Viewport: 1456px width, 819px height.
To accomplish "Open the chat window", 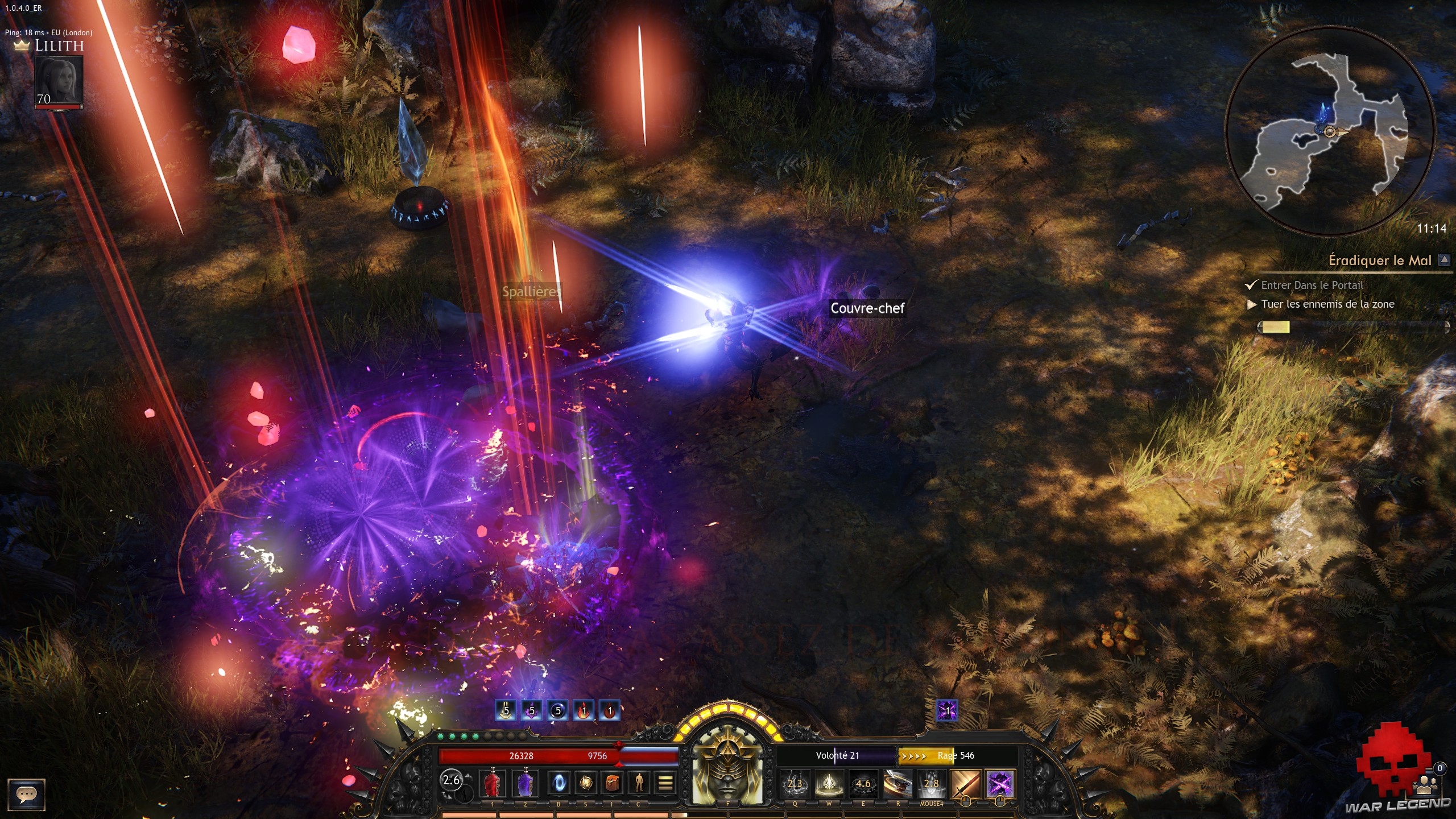I will click(x=26, y=794).
